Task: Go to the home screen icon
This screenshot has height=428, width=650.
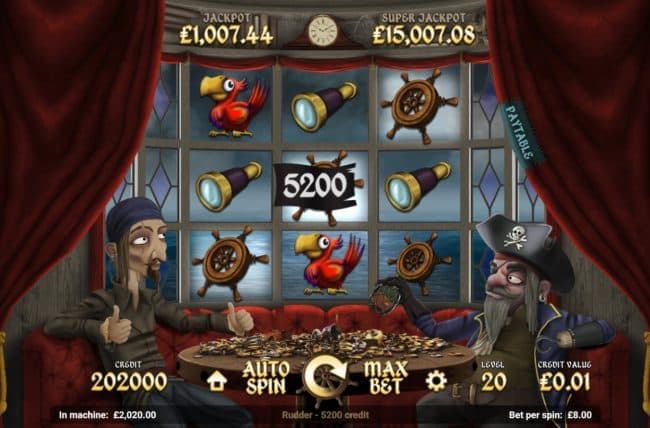Action: tap(216, 380)
